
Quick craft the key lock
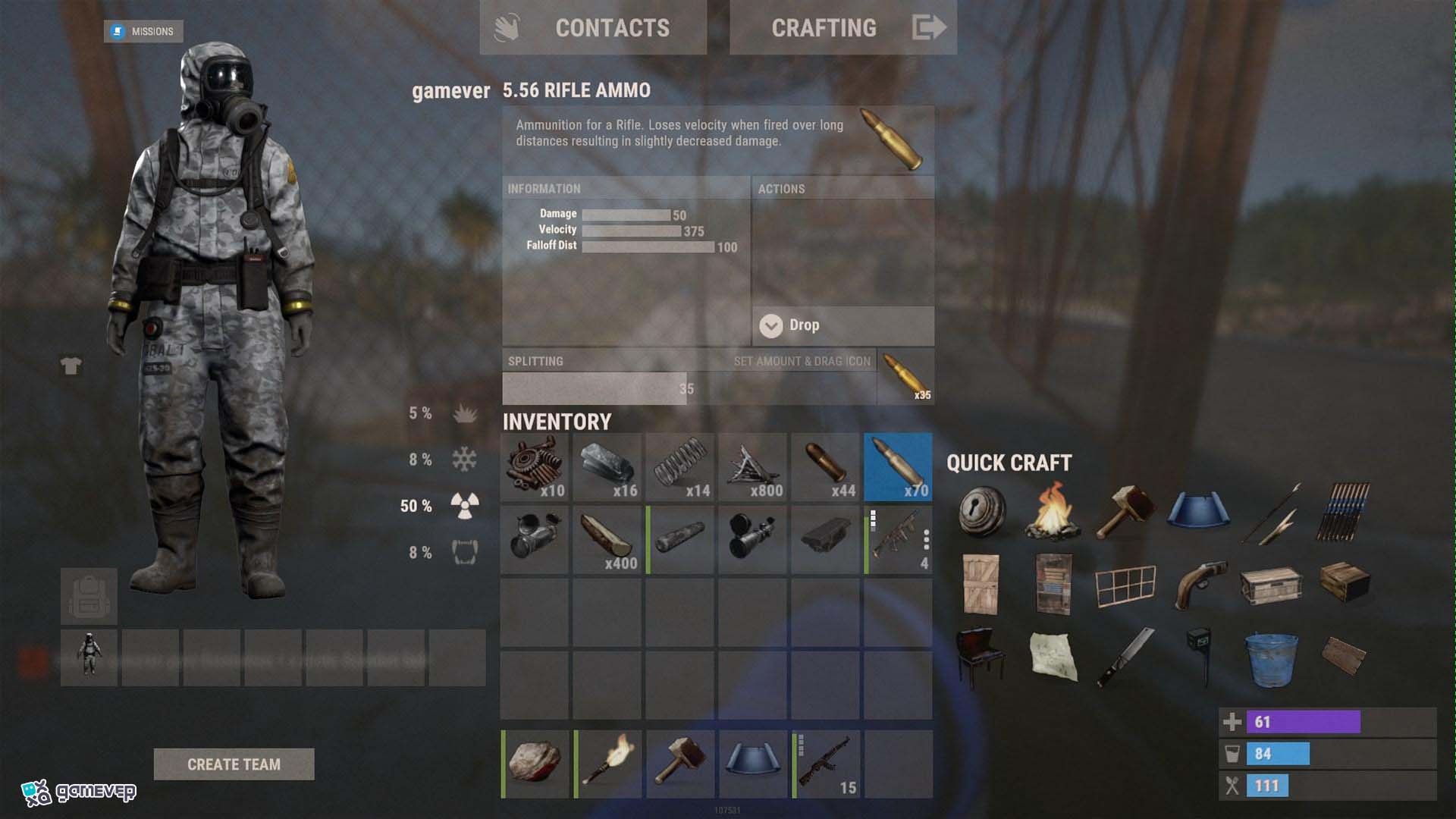click(x=981, y=511)
